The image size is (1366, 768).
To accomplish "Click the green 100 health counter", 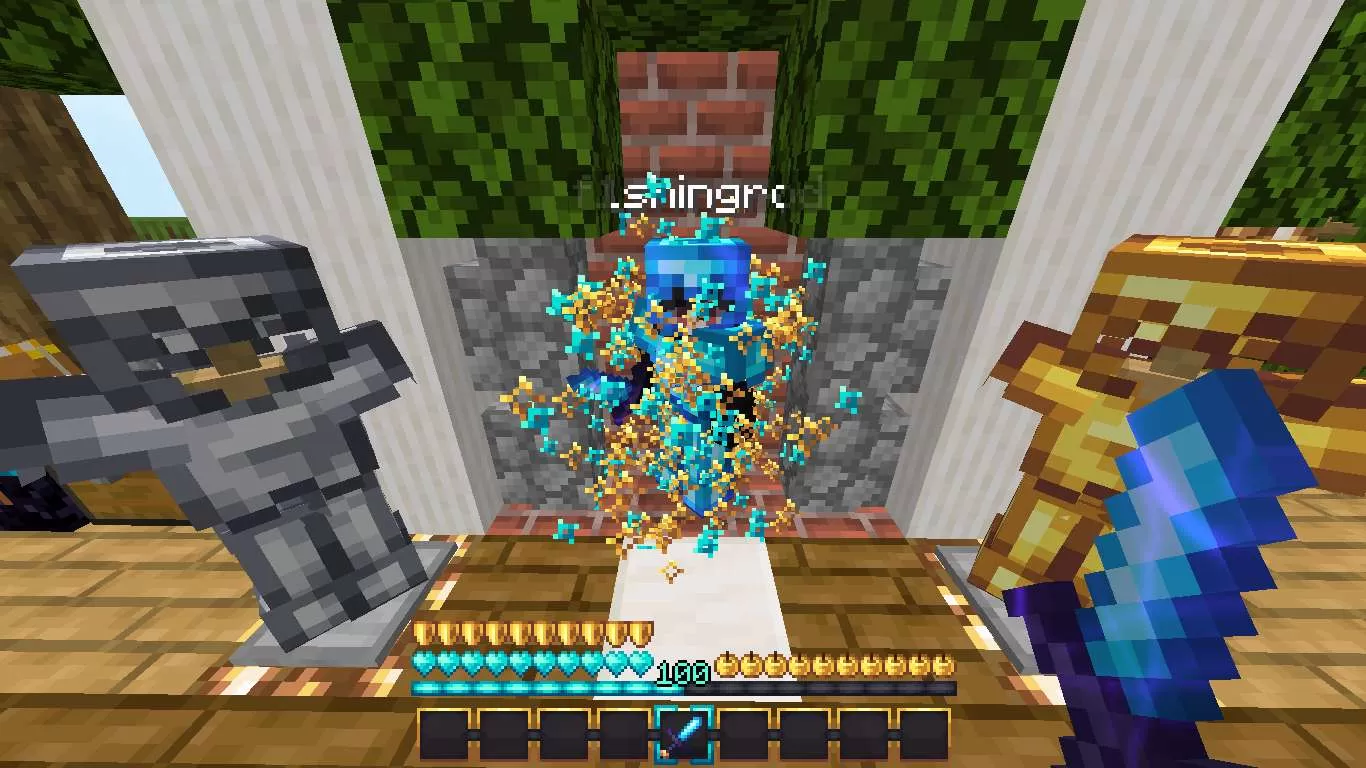I will [x=683, y=672].
